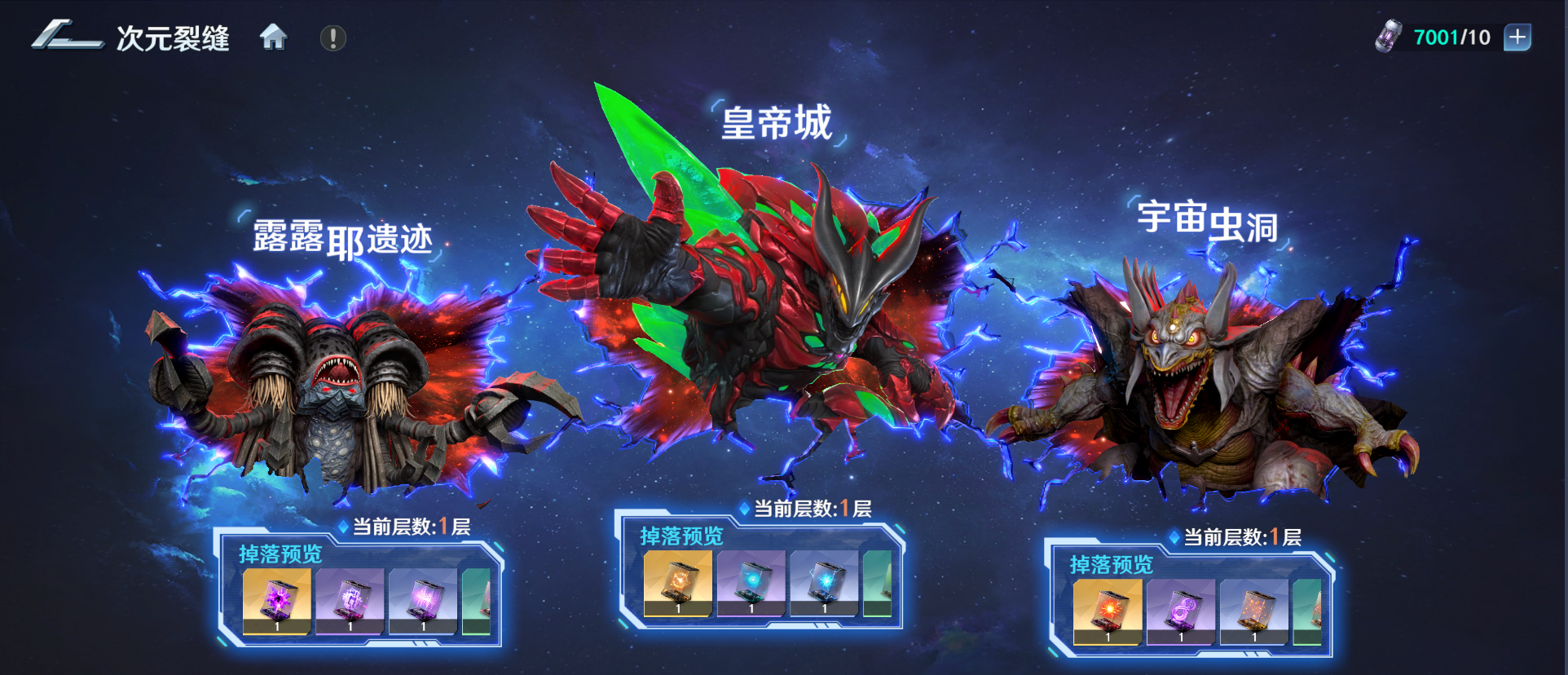Open the exclamation mark info button
Viewport: 1568px width, 675px height.
point(333,38)
